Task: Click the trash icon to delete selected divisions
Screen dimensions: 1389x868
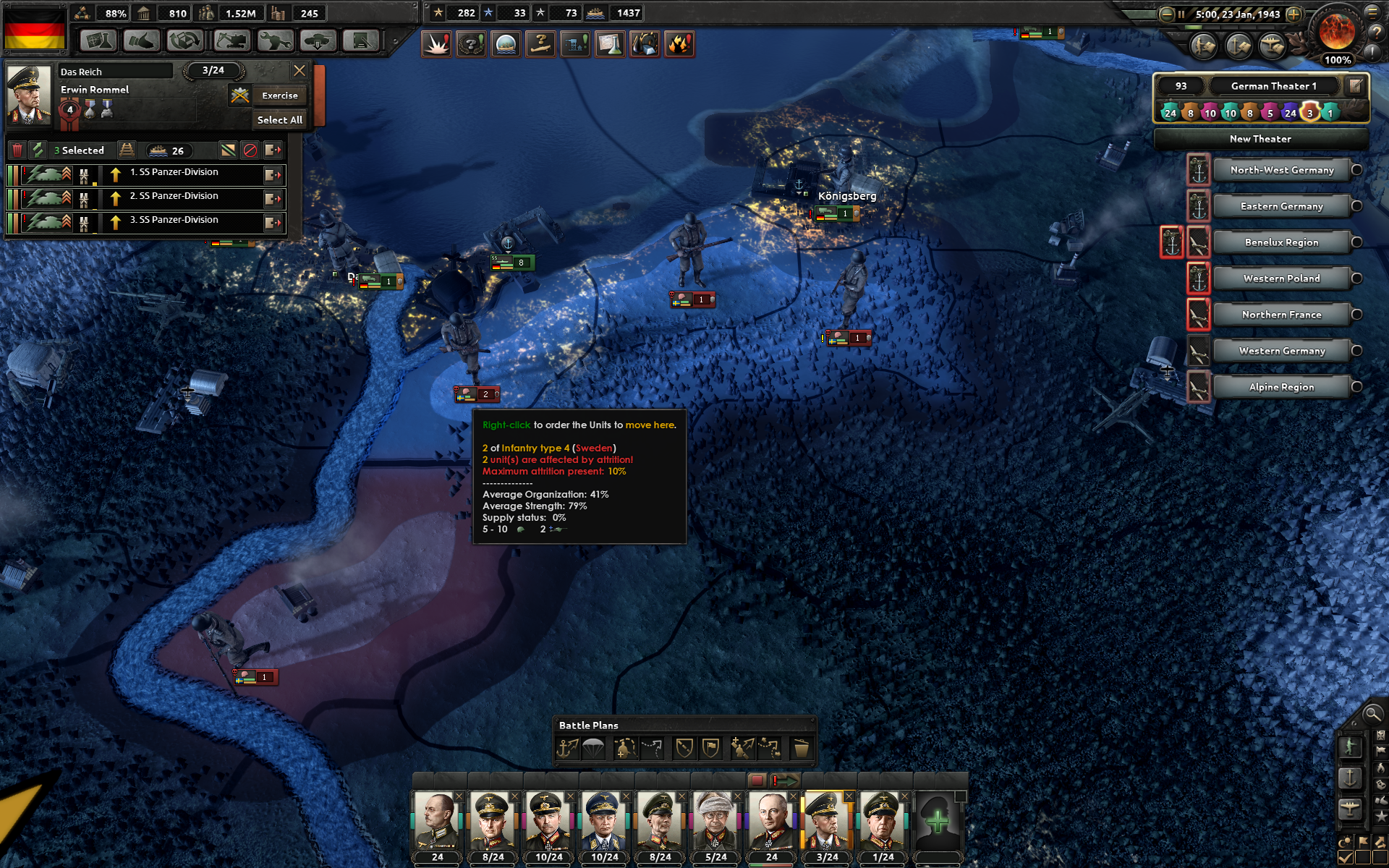Action: pyautogui.click(x=17, y=150)
